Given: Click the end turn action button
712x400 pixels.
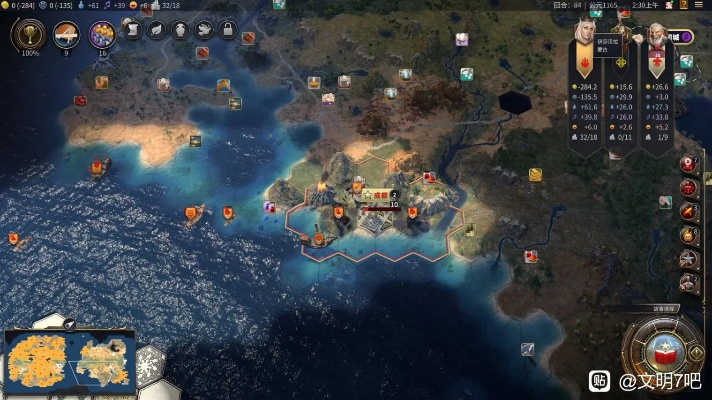Looking at the screenshot, I should click(663, 350).
